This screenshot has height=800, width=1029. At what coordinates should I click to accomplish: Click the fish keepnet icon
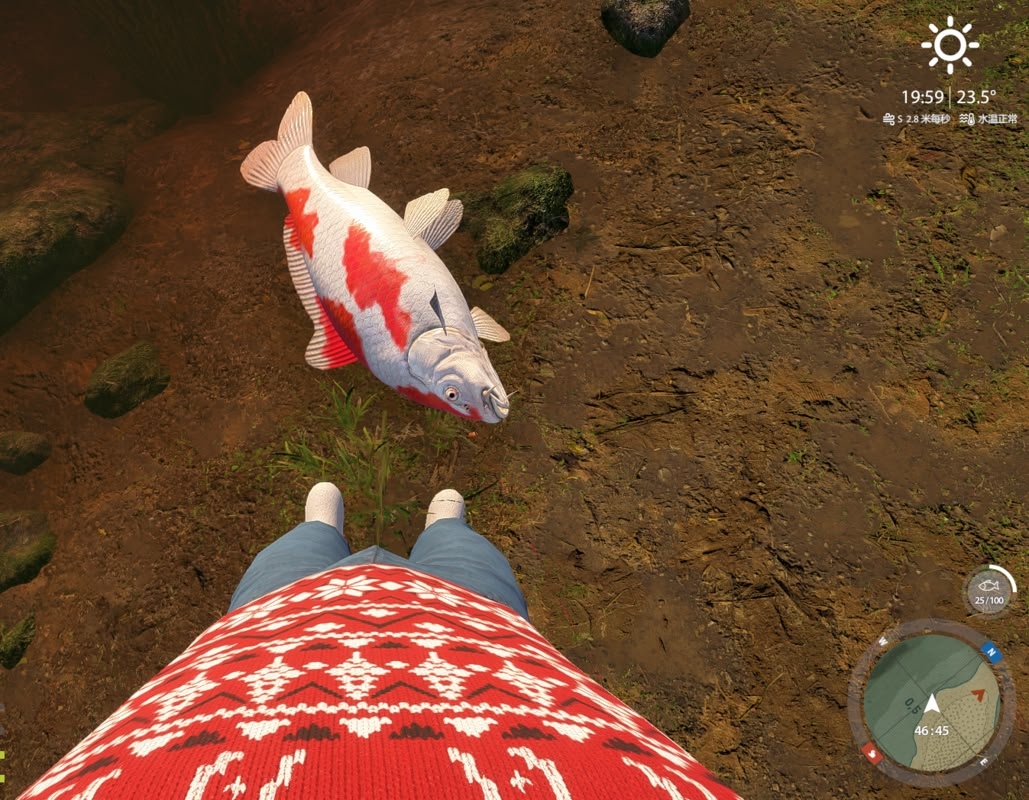(x=989, y=590)
